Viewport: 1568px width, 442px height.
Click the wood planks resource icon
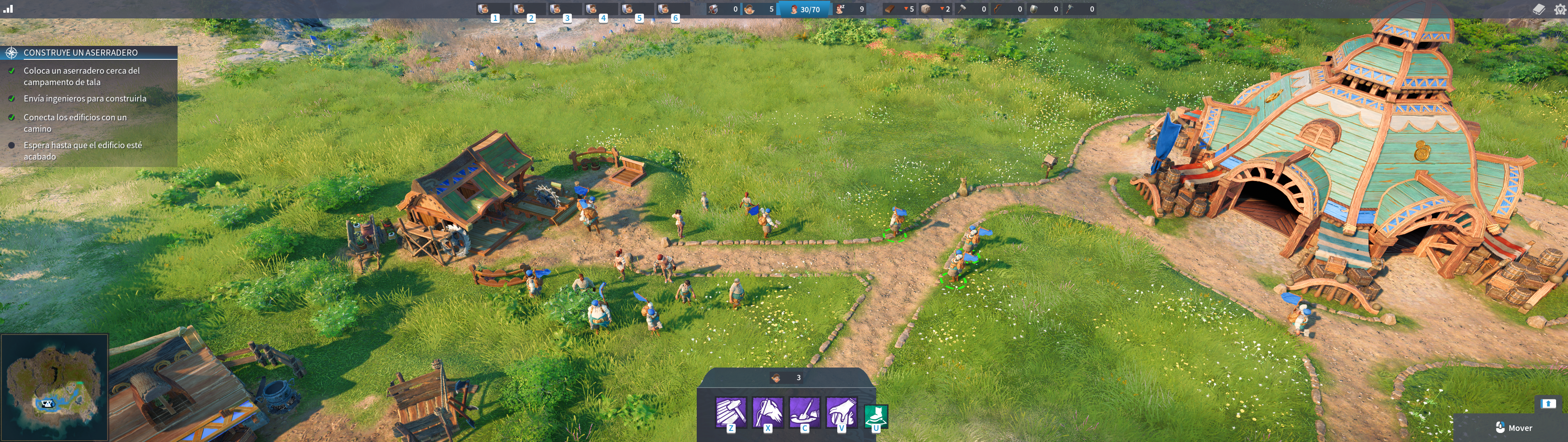tap(890, 9)
